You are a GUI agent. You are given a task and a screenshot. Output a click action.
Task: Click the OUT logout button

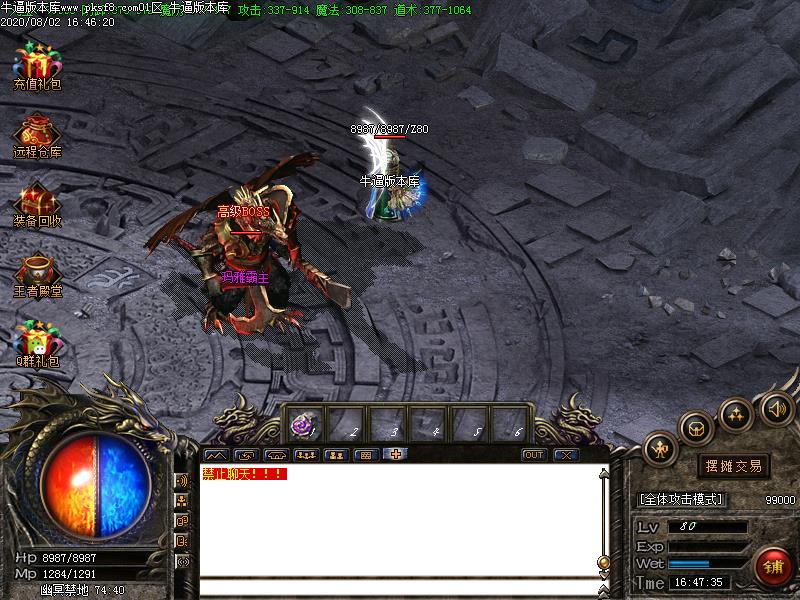pos(535,455)
